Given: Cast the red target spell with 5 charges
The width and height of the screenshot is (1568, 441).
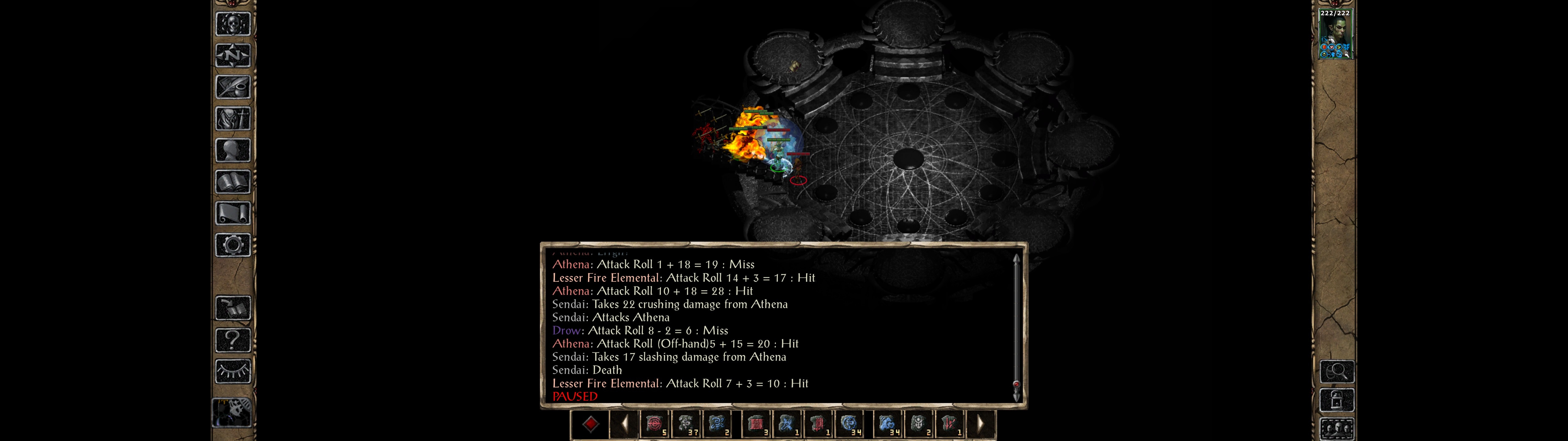Looking at the screenshot, I should tap(655, 424).
